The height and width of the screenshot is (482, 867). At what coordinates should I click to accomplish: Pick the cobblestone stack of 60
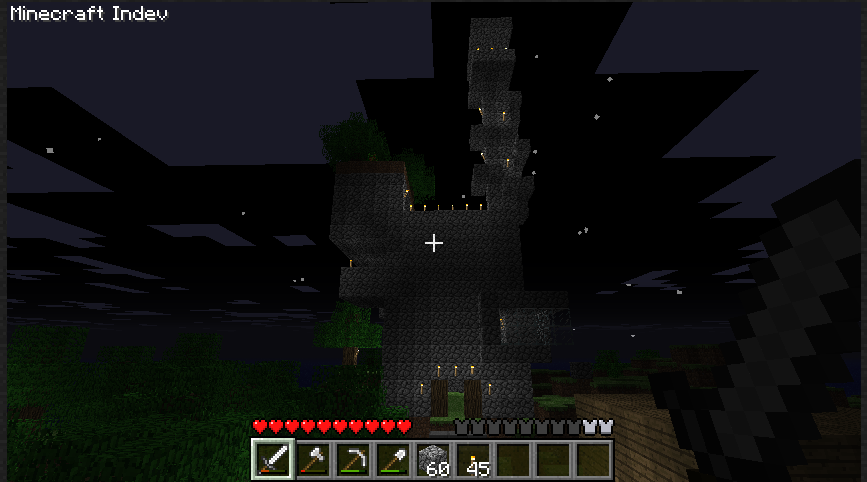(x=434, y=460)
